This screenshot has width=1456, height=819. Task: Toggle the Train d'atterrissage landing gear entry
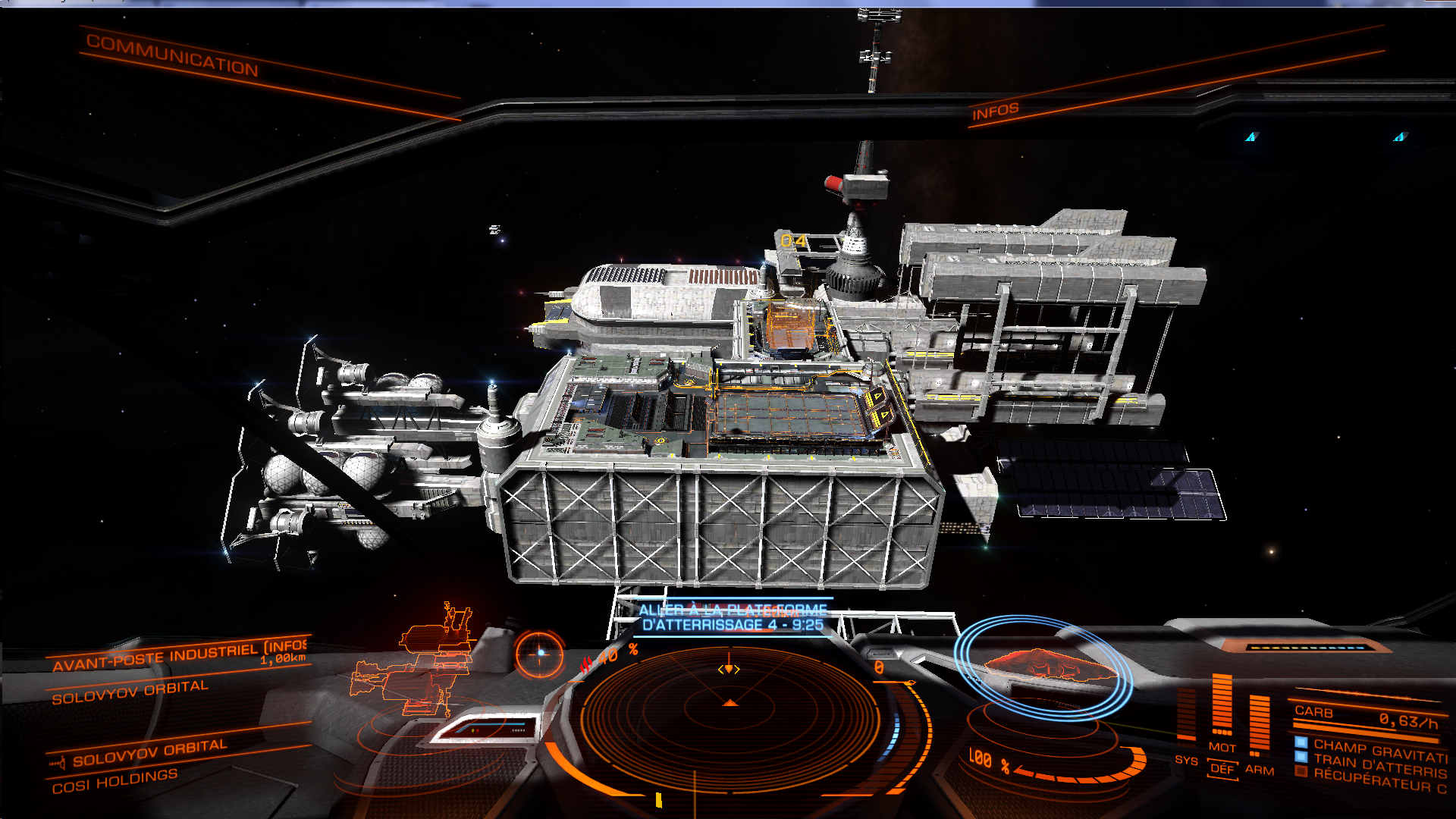click(x=1379, y=766)
